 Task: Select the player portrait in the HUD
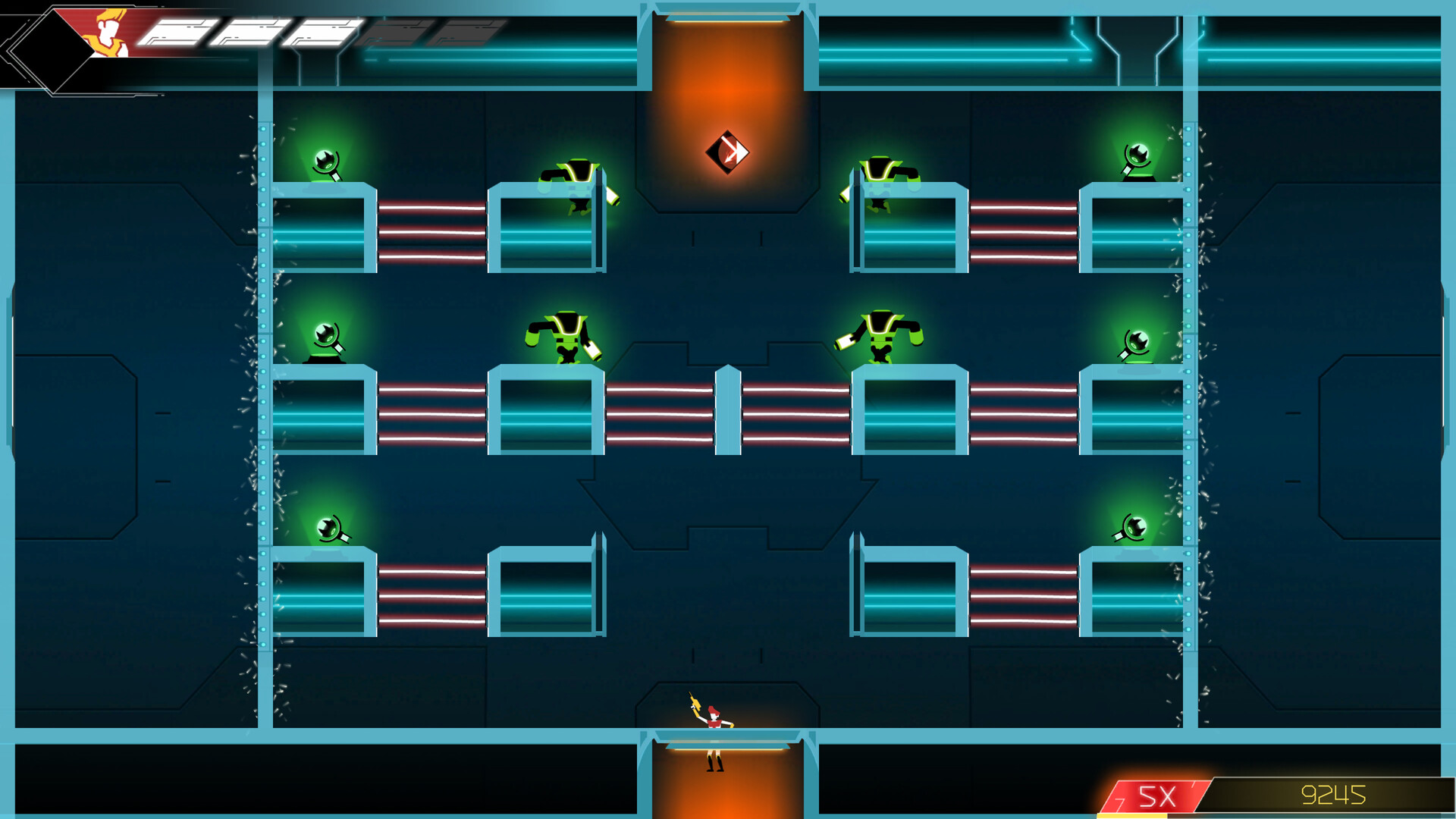[110, 34]
